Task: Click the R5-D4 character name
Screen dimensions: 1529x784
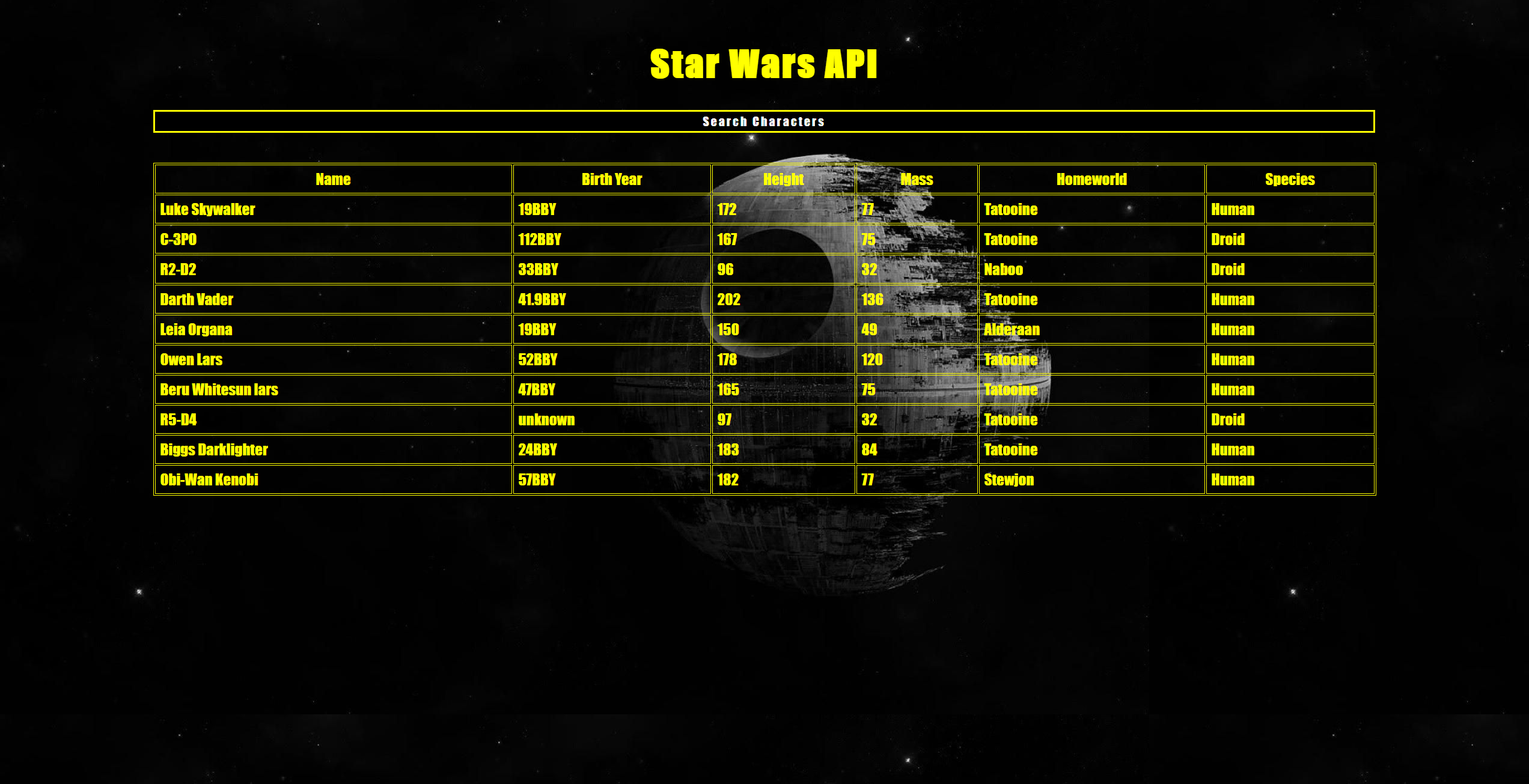Action: click(179, 419)
